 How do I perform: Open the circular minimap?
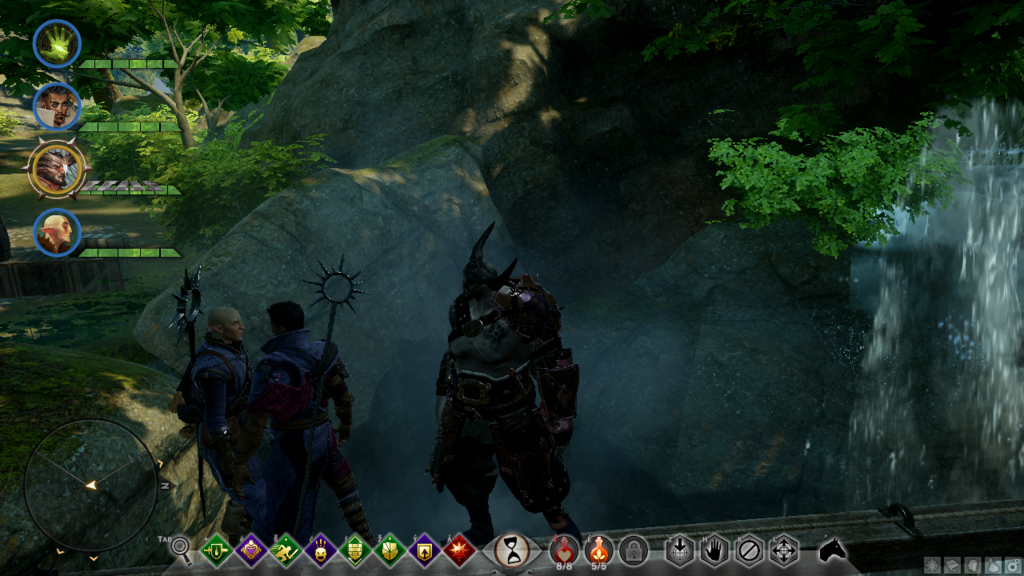(x=90, y=485)
